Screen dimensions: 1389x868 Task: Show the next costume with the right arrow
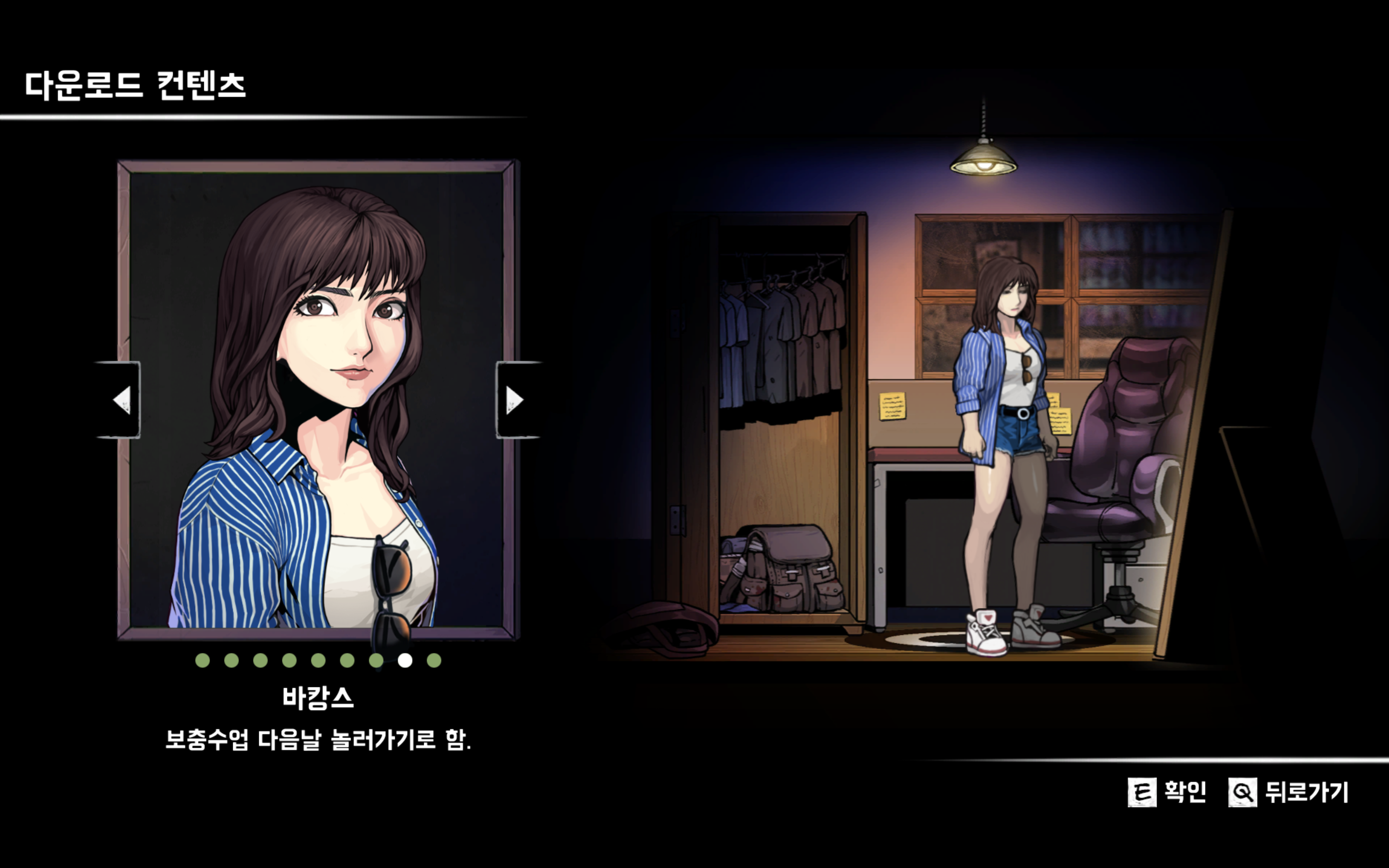516,400
